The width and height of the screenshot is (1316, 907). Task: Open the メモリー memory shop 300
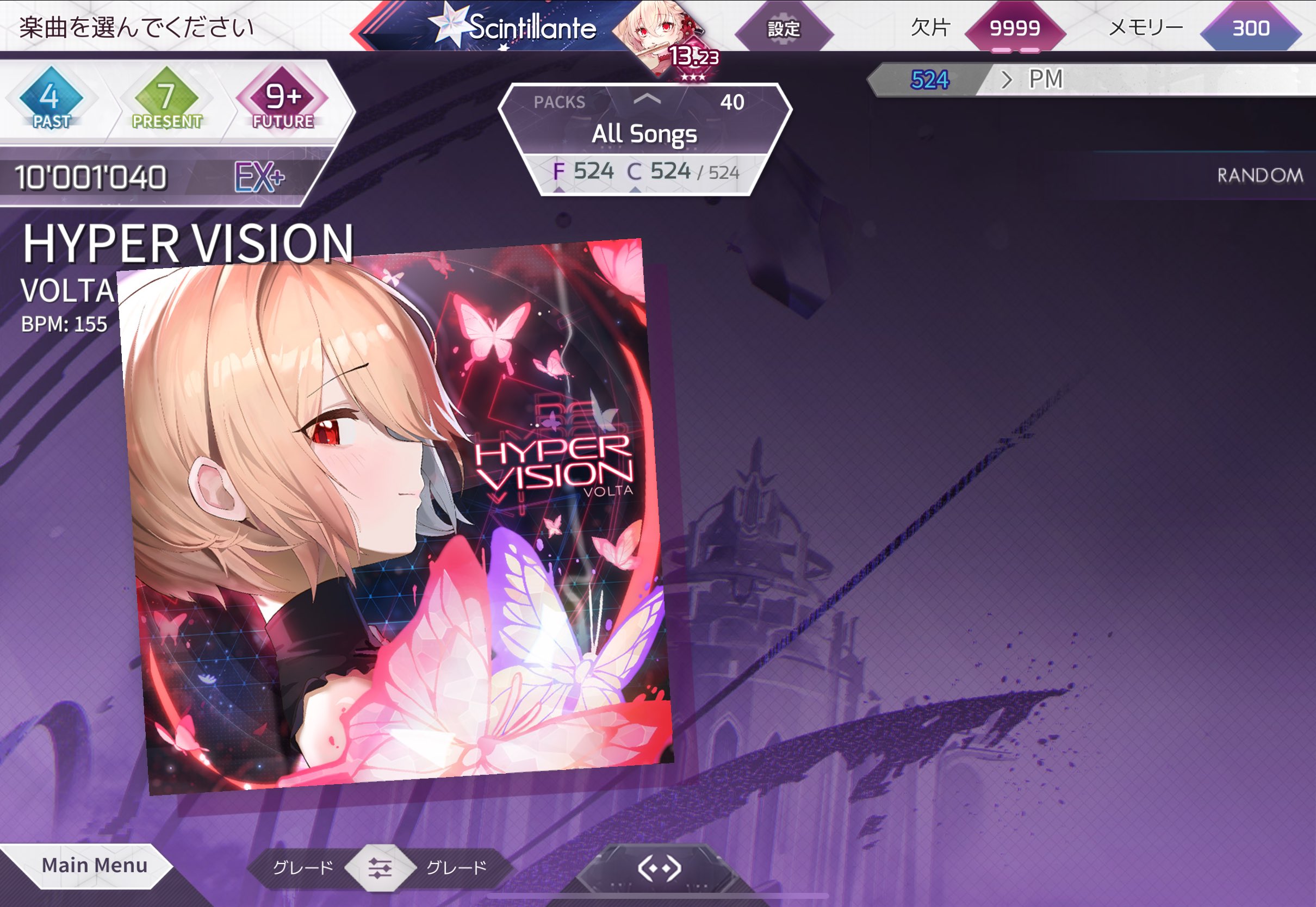pyautogui.click(x=1250, y=28)
